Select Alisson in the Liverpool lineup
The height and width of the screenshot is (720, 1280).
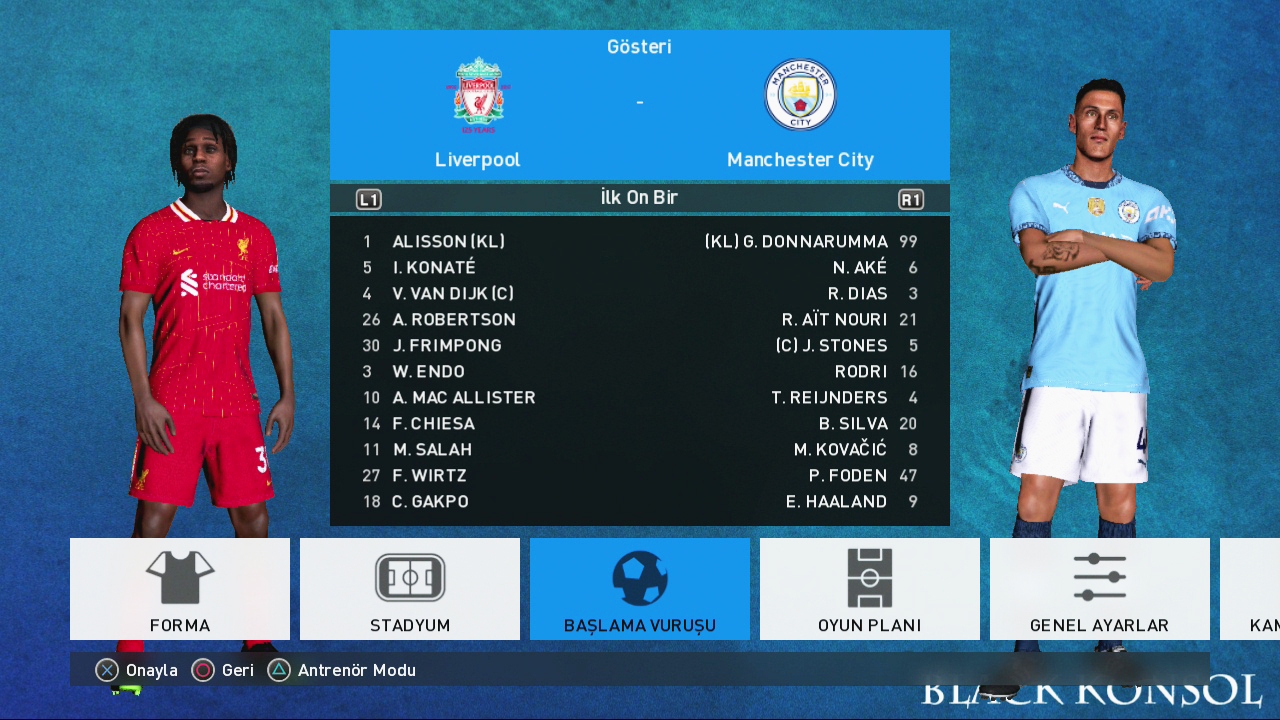coord(448,242)
